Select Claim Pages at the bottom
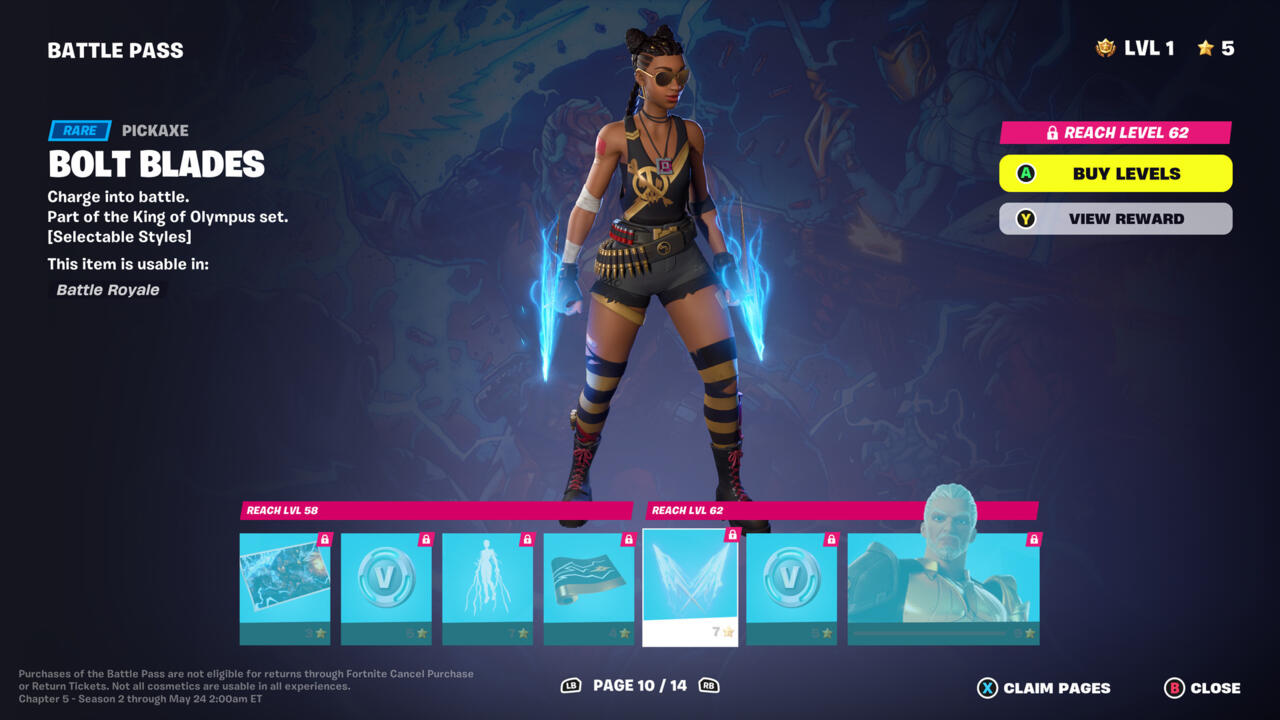 point(1043,688)
